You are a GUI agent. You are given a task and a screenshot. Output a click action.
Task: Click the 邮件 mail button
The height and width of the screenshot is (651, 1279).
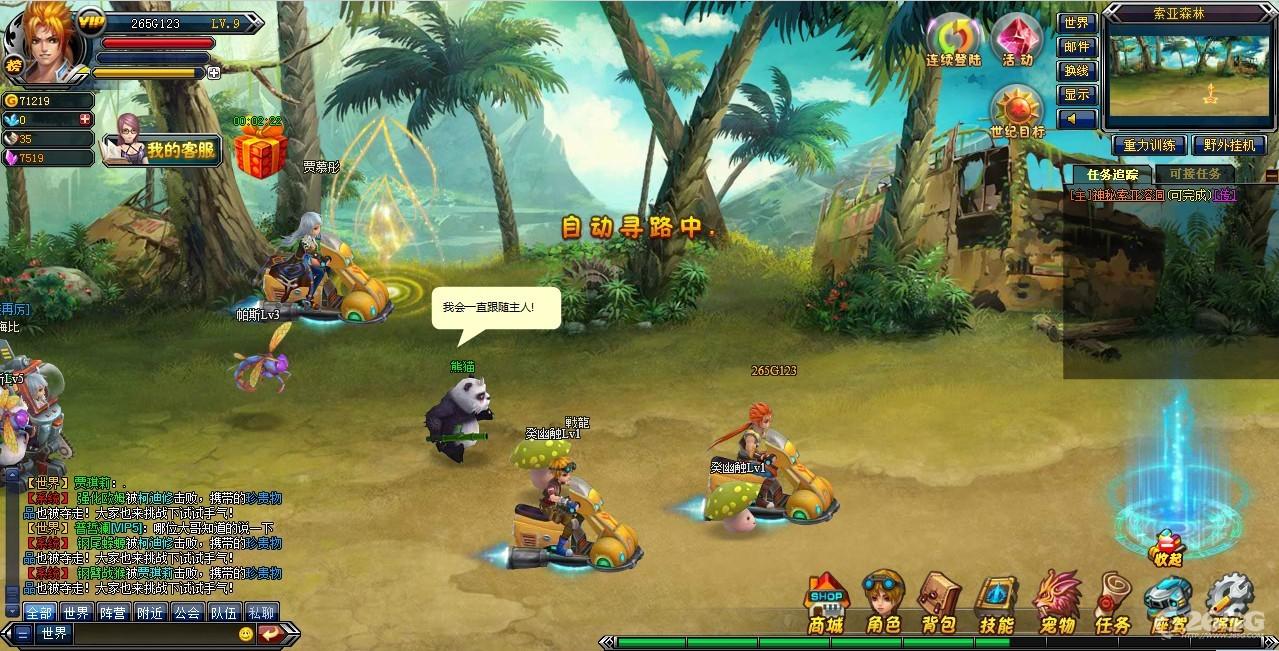point(1077,47)
